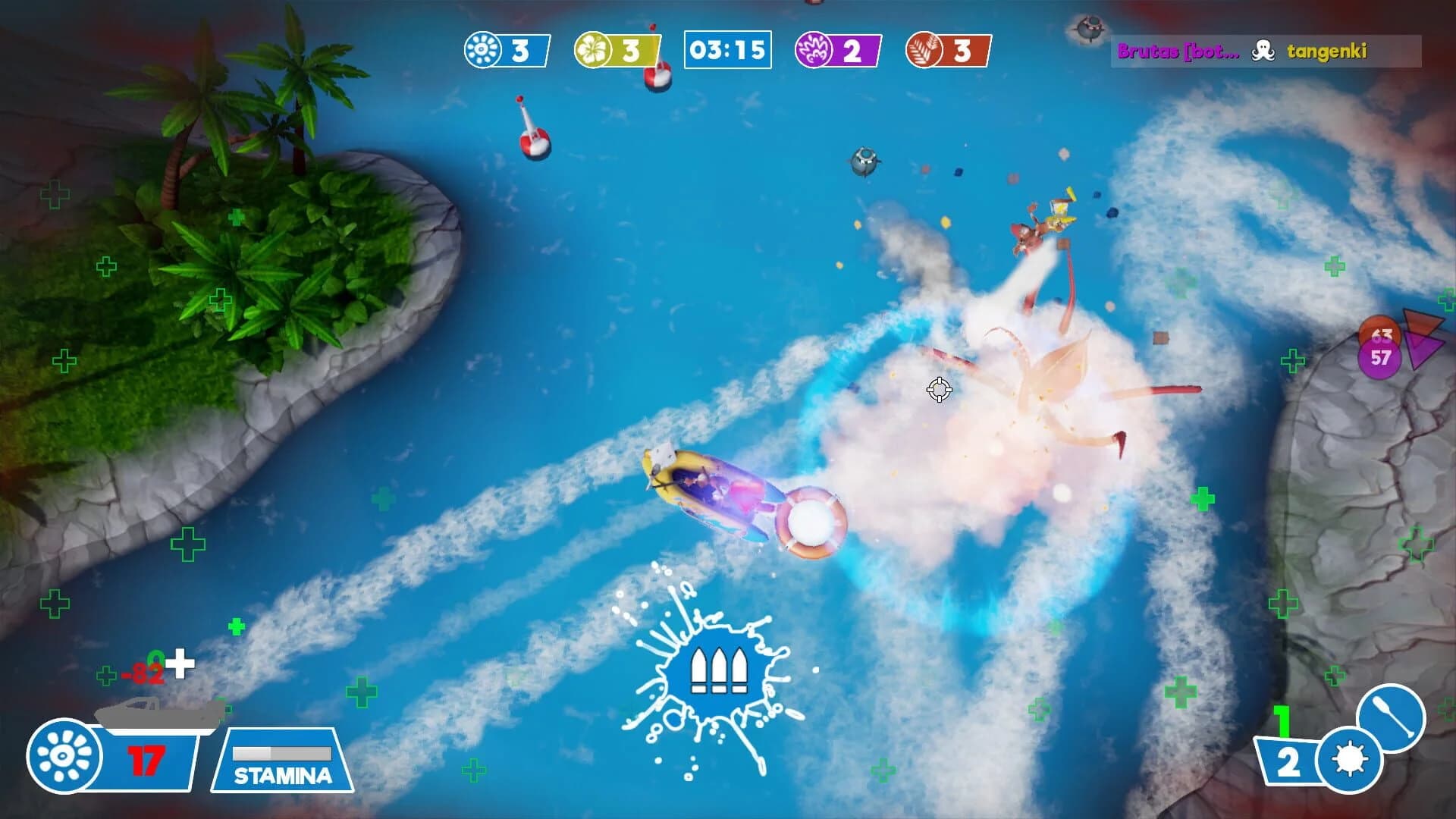Click the yellow hibiscus team emblem
Image resolution: width=1456 pixels, height=819 pixels.
(595, 50)
